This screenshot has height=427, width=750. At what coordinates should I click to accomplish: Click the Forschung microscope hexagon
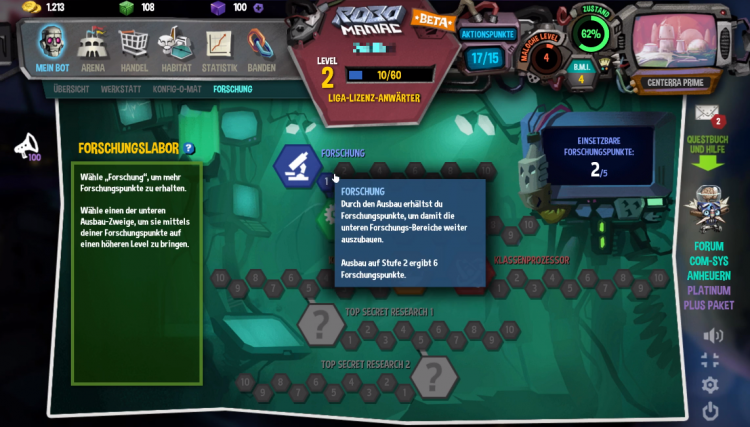tap(297, 165)
